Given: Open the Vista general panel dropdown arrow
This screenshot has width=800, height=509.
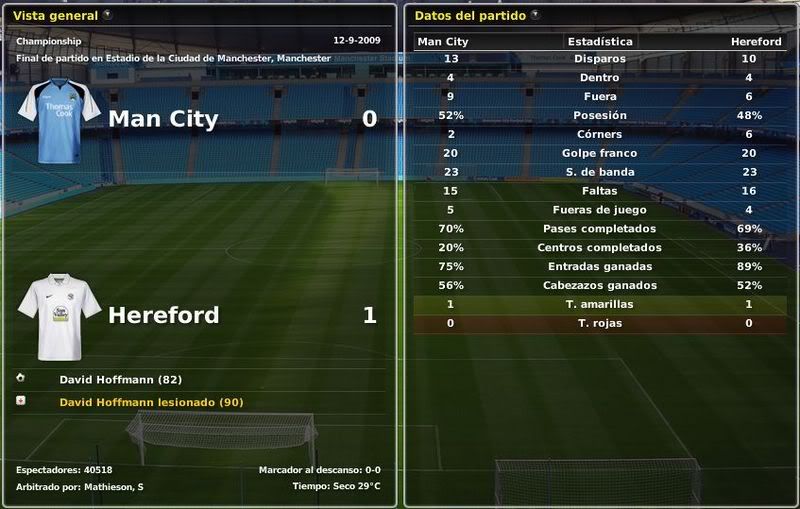Looking at the screenshot, I should (x=108, y=15).
